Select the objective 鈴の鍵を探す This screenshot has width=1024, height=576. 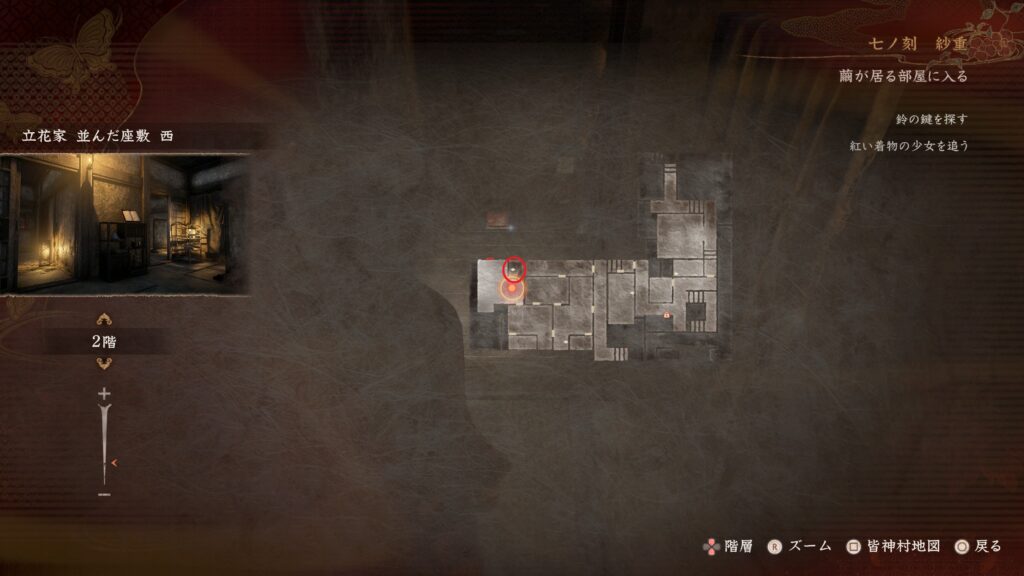[x=932, y=119]
